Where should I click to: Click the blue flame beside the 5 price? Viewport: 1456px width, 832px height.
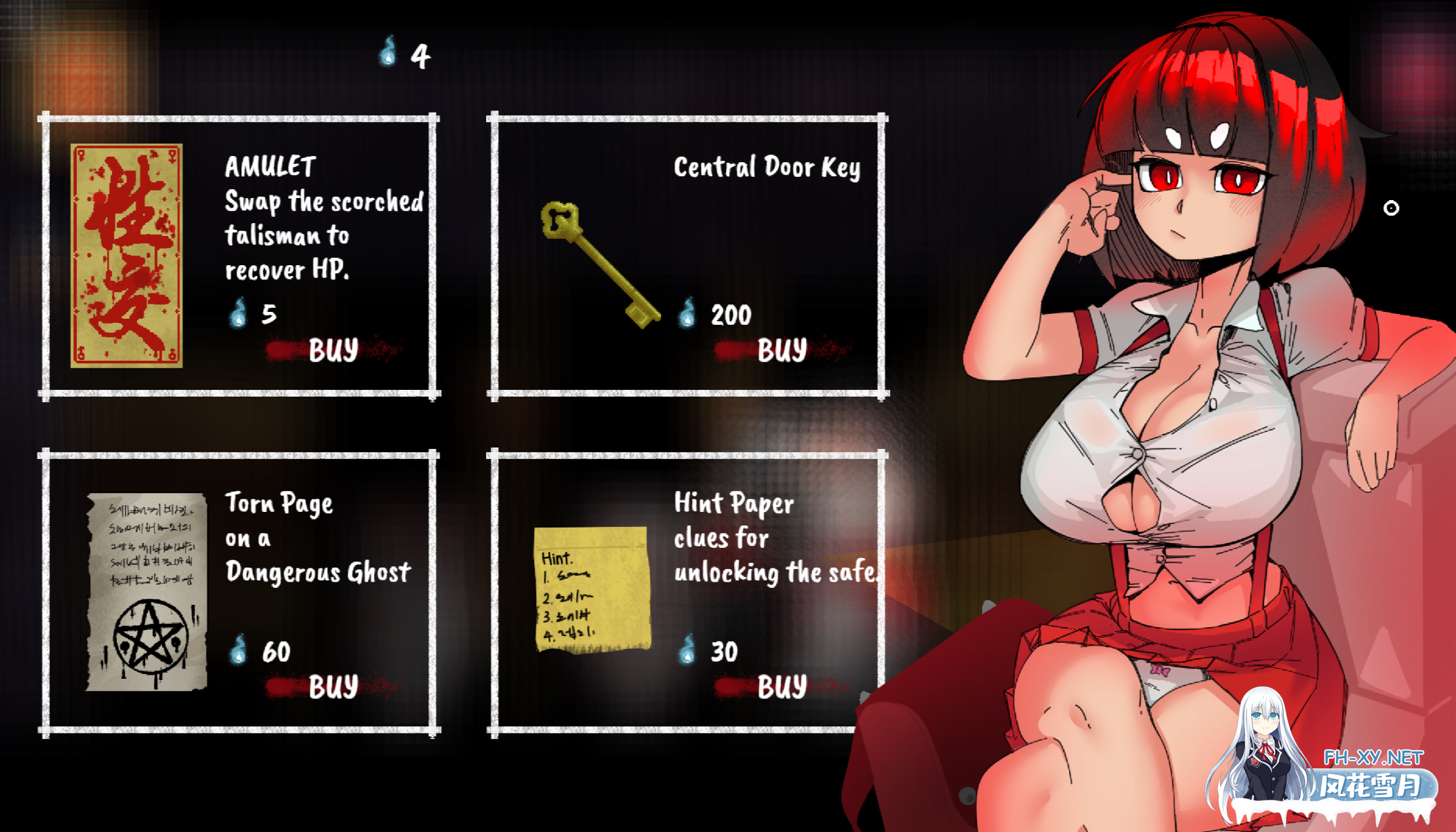[x=239, y=315]
